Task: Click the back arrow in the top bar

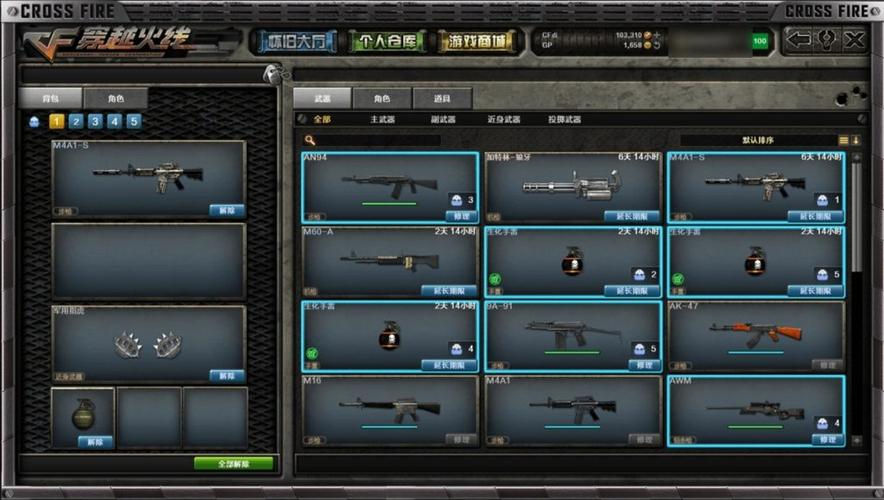Action: point(799,40)
